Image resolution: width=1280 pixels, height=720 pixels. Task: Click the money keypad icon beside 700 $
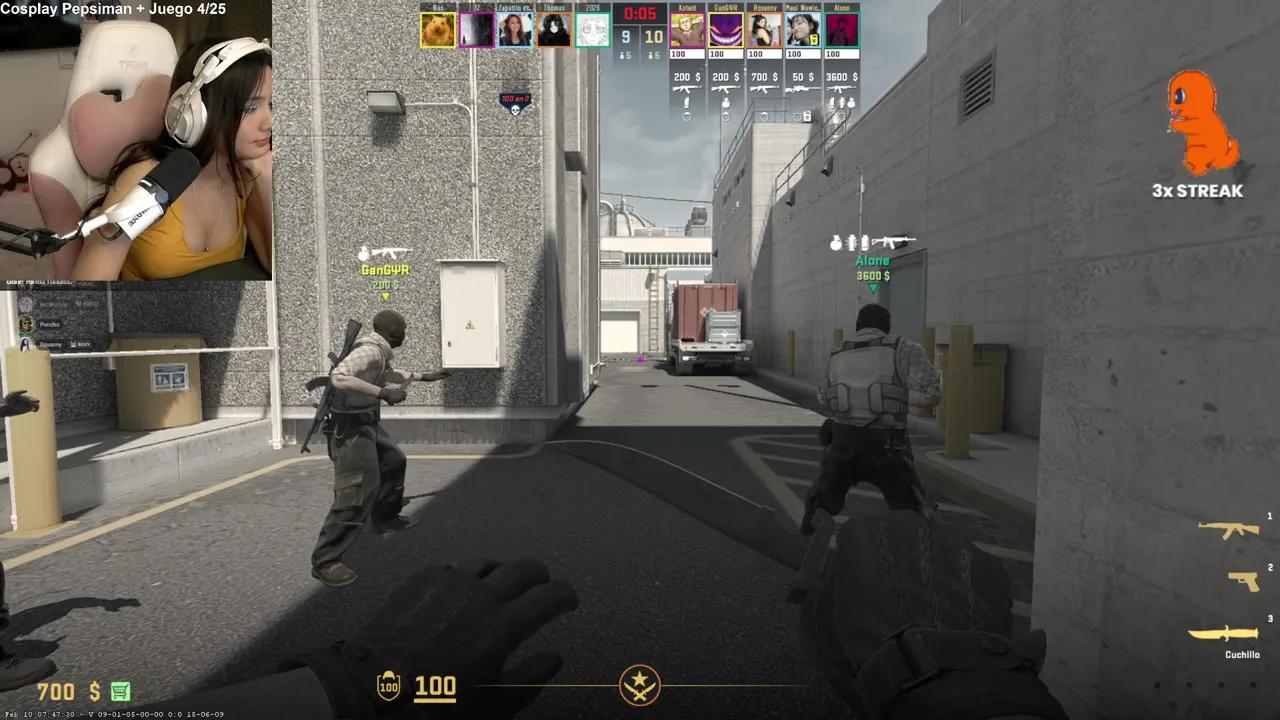[119, 692]
